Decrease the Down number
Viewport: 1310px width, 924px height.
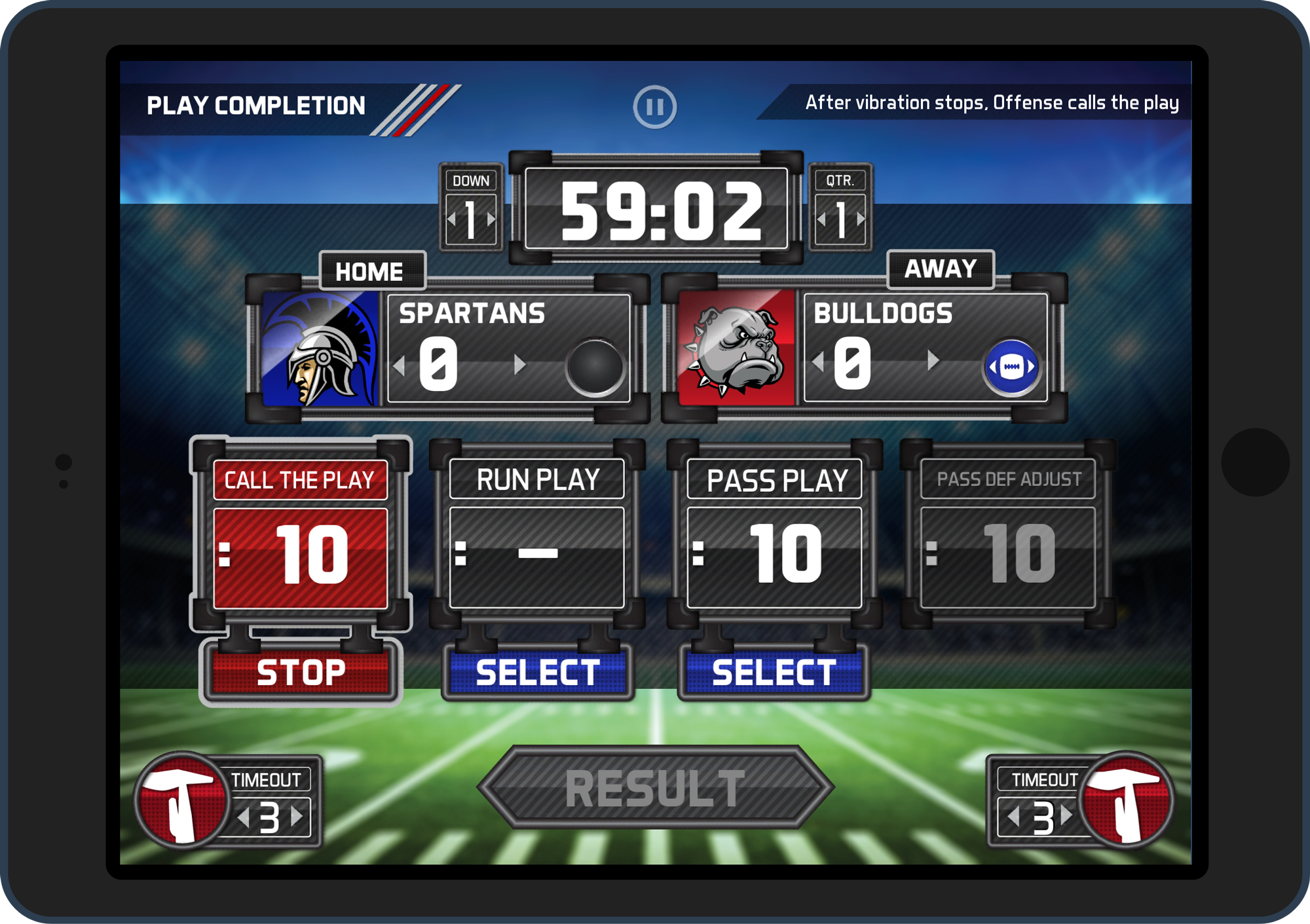coord(451,219)
